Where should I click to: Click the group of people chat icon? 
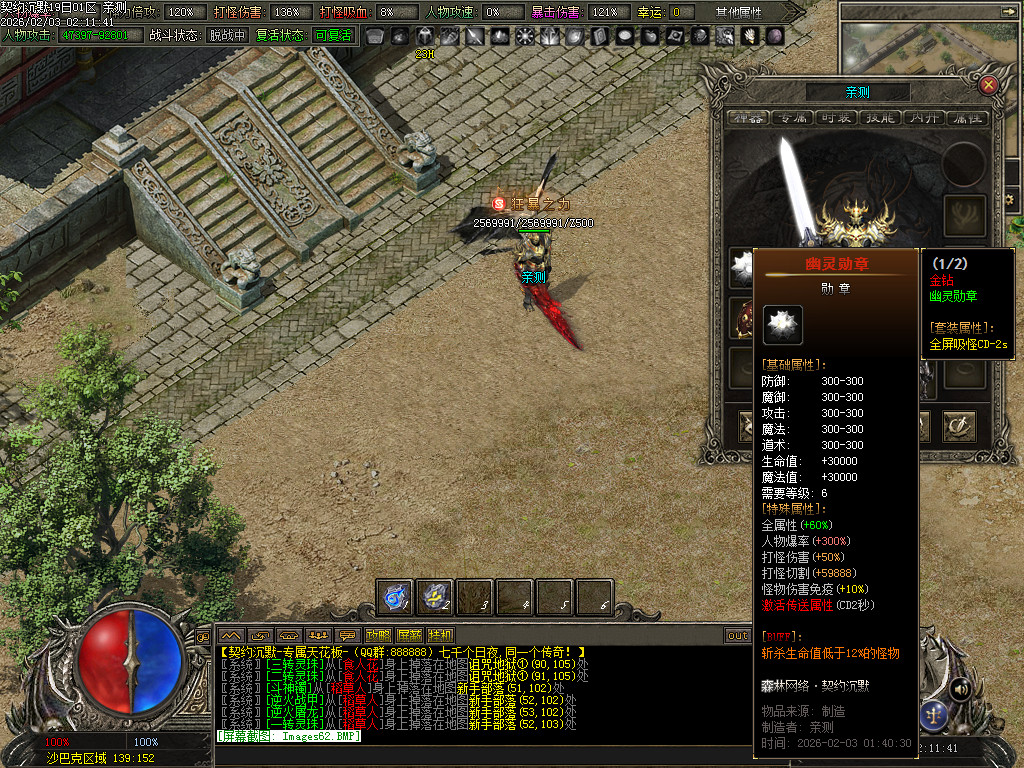click(x=320, y=635)
